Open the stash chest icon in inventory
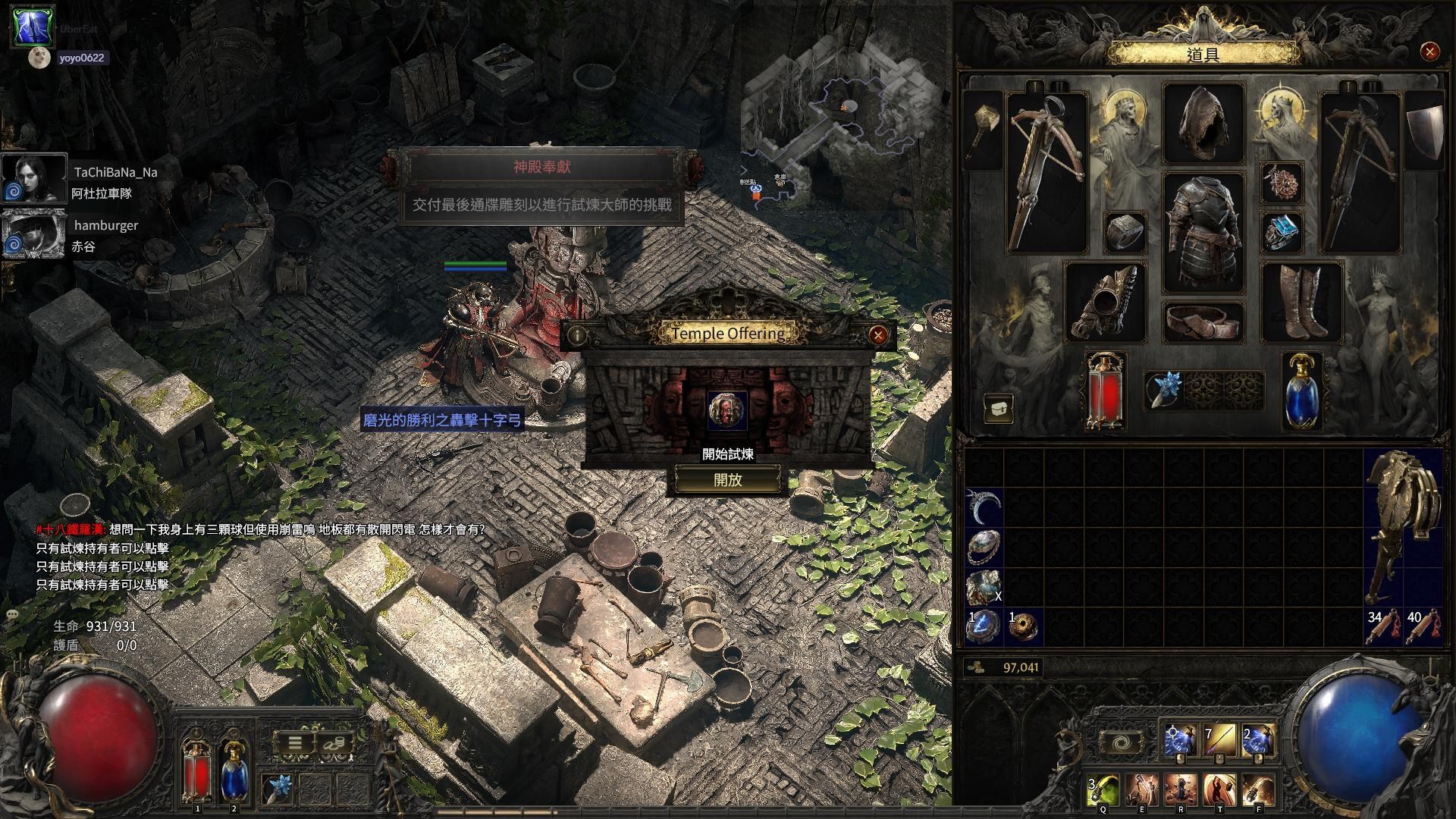This screenshot has width=1456, height=819. pos(999,408)
